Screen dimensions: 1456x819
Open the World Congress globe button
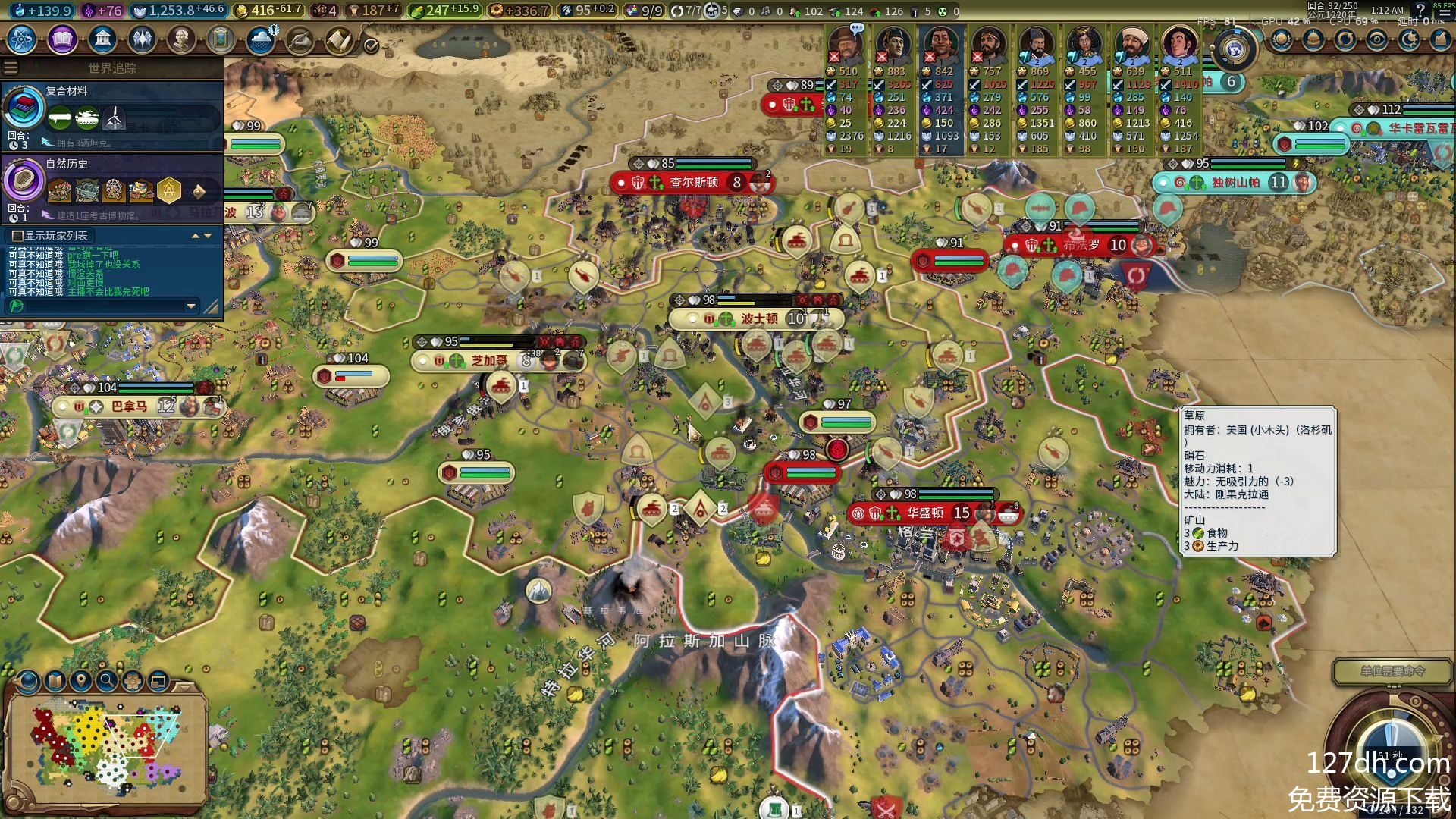1235,50
